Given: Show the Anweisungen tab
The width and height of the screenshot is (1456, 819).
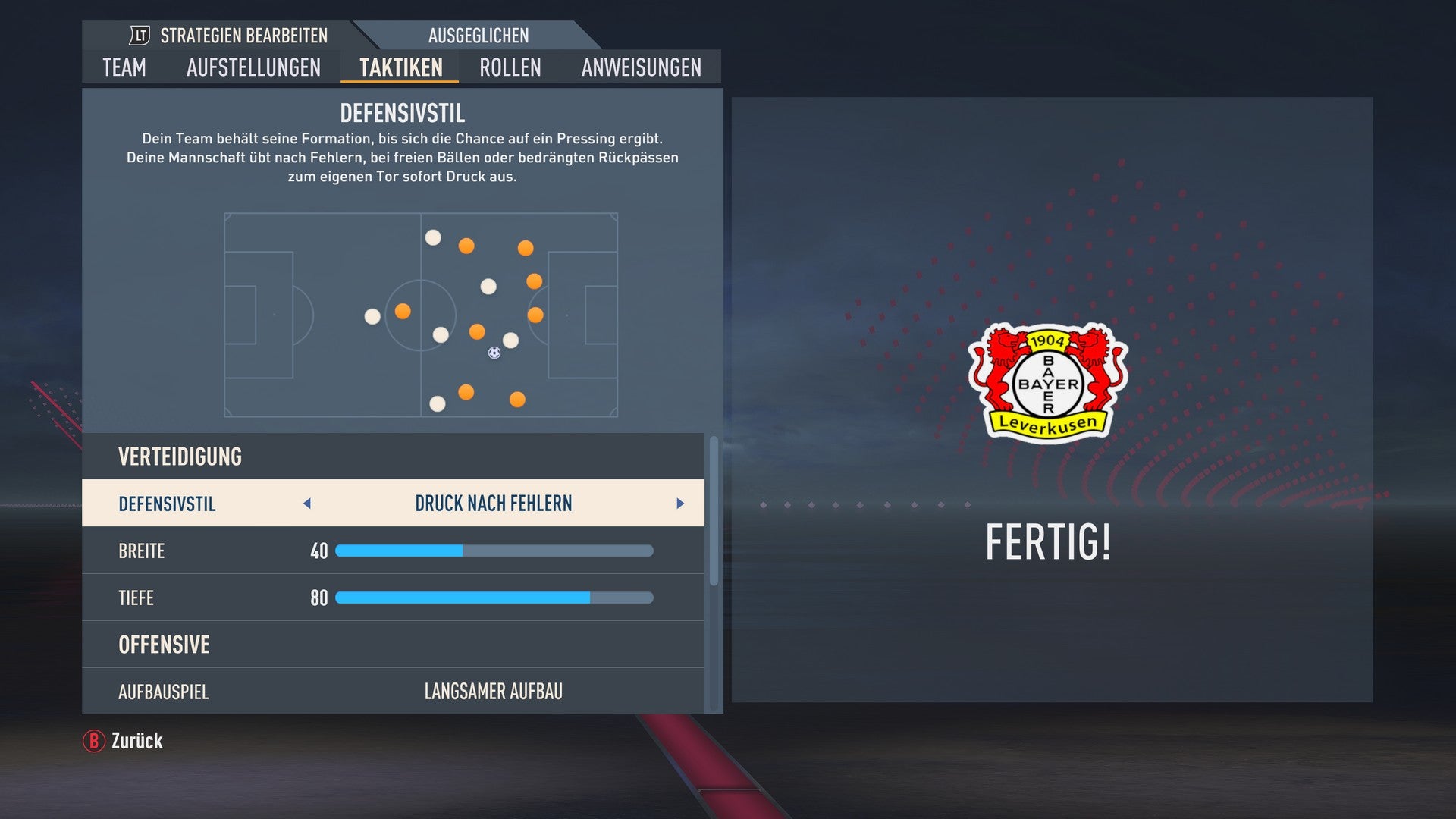Looking at the screenshot, I should point(641,67).
